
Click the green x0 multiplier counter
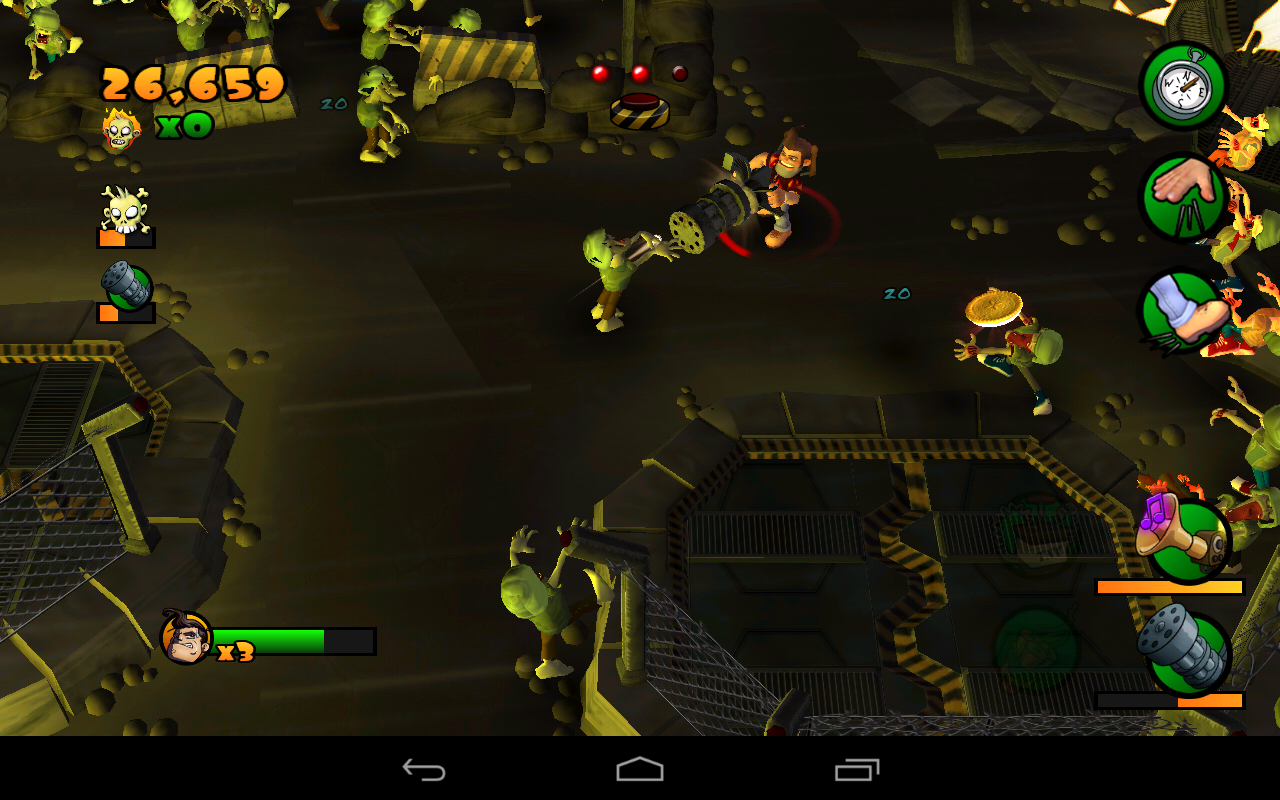point(185,126)
